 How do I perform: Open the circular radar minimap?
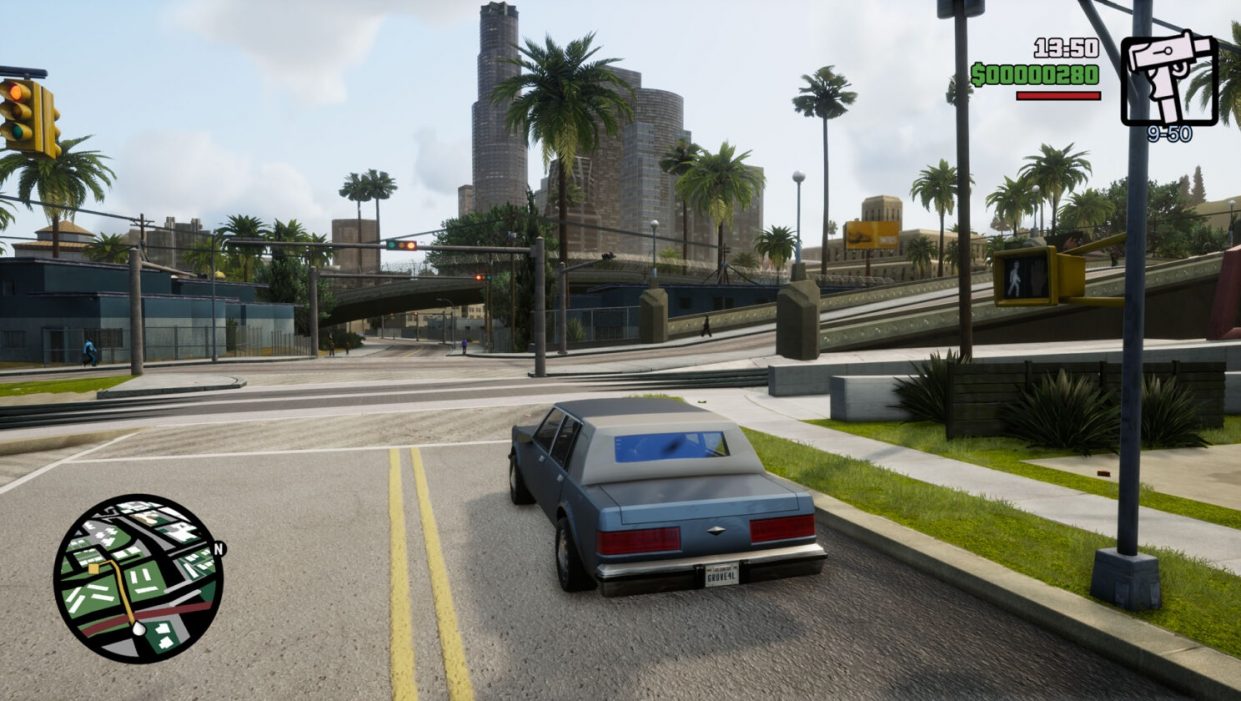coord(138,578)
